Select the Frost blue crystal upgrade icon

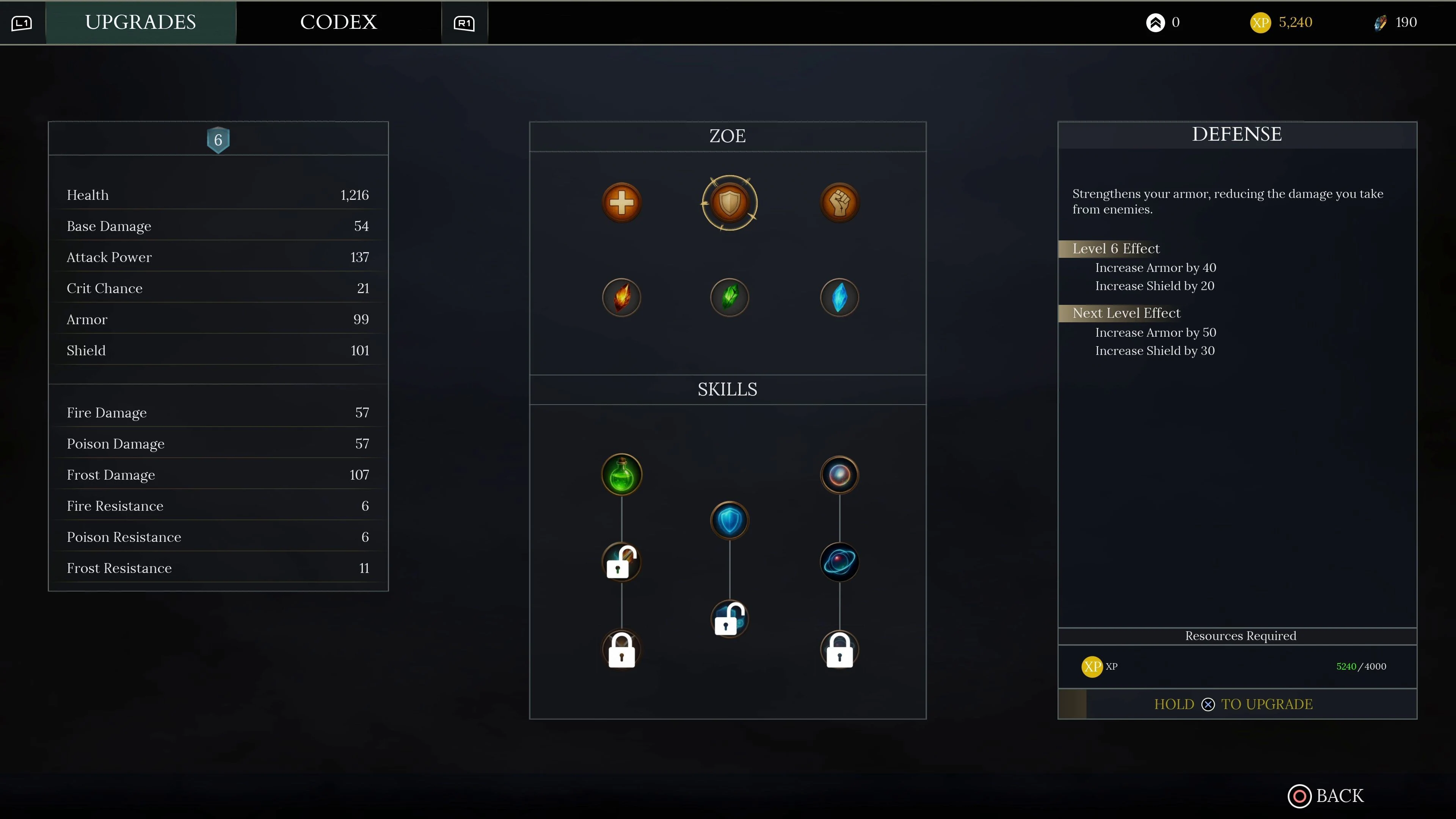click(x=839, y=297)
